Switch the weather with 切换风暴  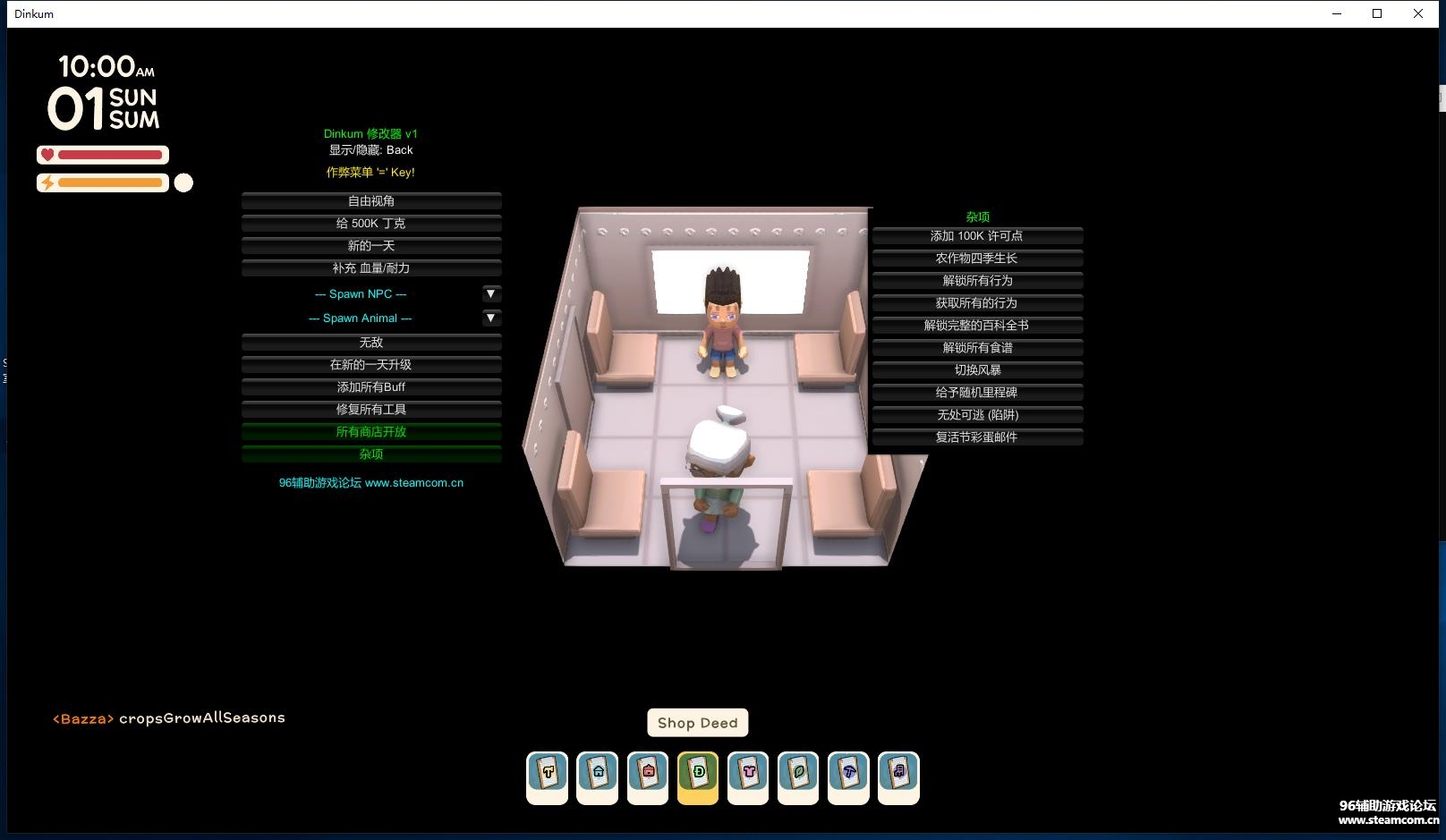click(x=977, y=370)
